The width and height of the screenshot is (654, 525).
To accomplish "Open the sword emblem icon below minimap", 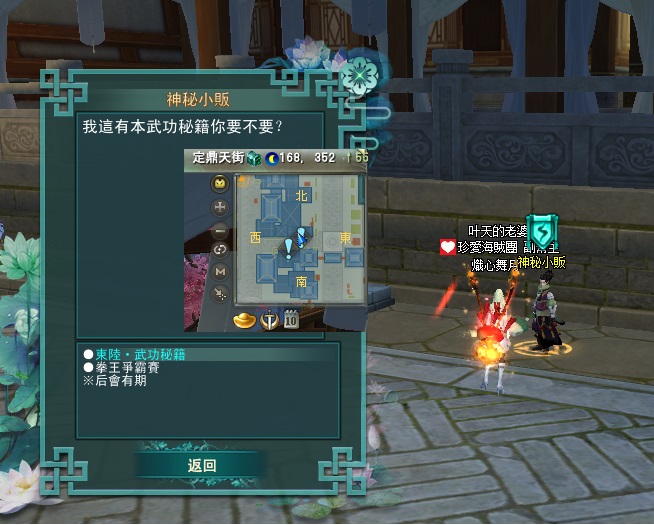I will point(269,320).
